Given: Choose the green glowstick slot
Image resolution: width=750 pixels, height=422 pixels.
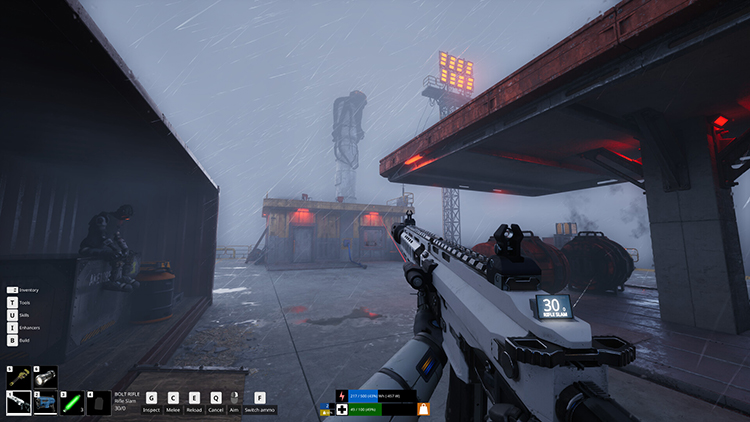Looking at the screenshot, I should pyautogui.click(x=72, y=402).
